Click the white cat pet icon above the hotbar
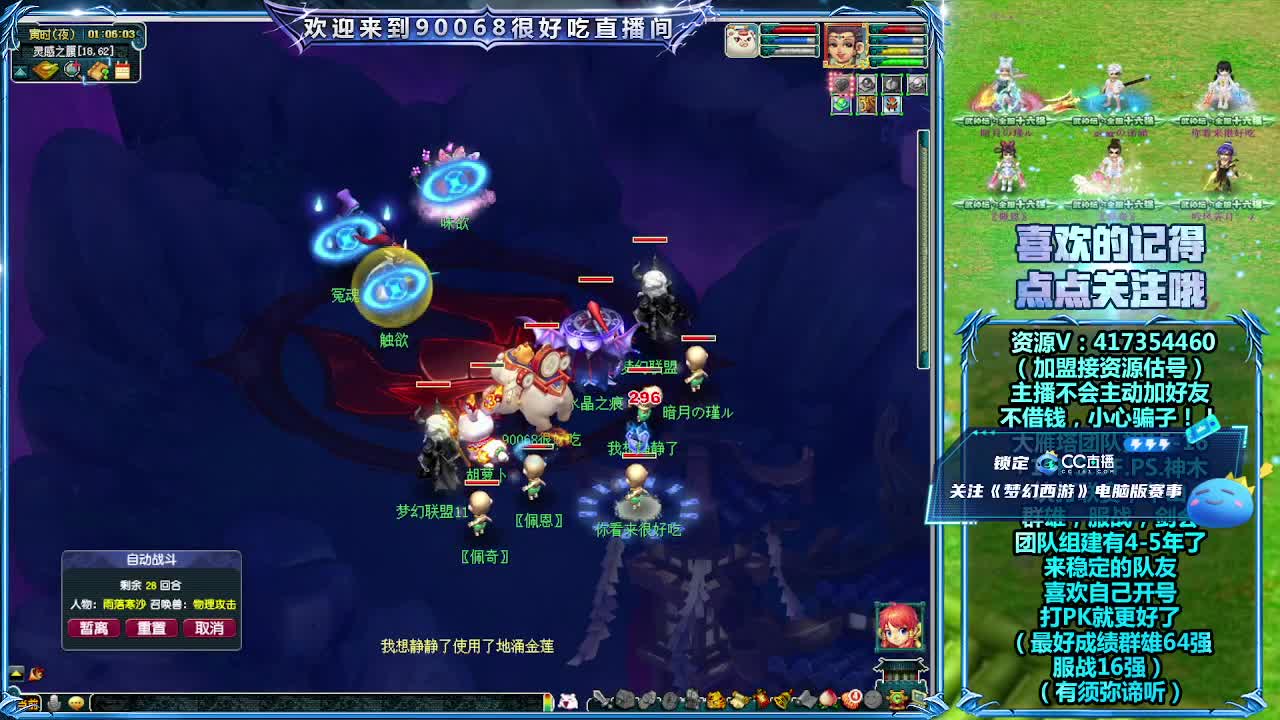 (569, 701)
